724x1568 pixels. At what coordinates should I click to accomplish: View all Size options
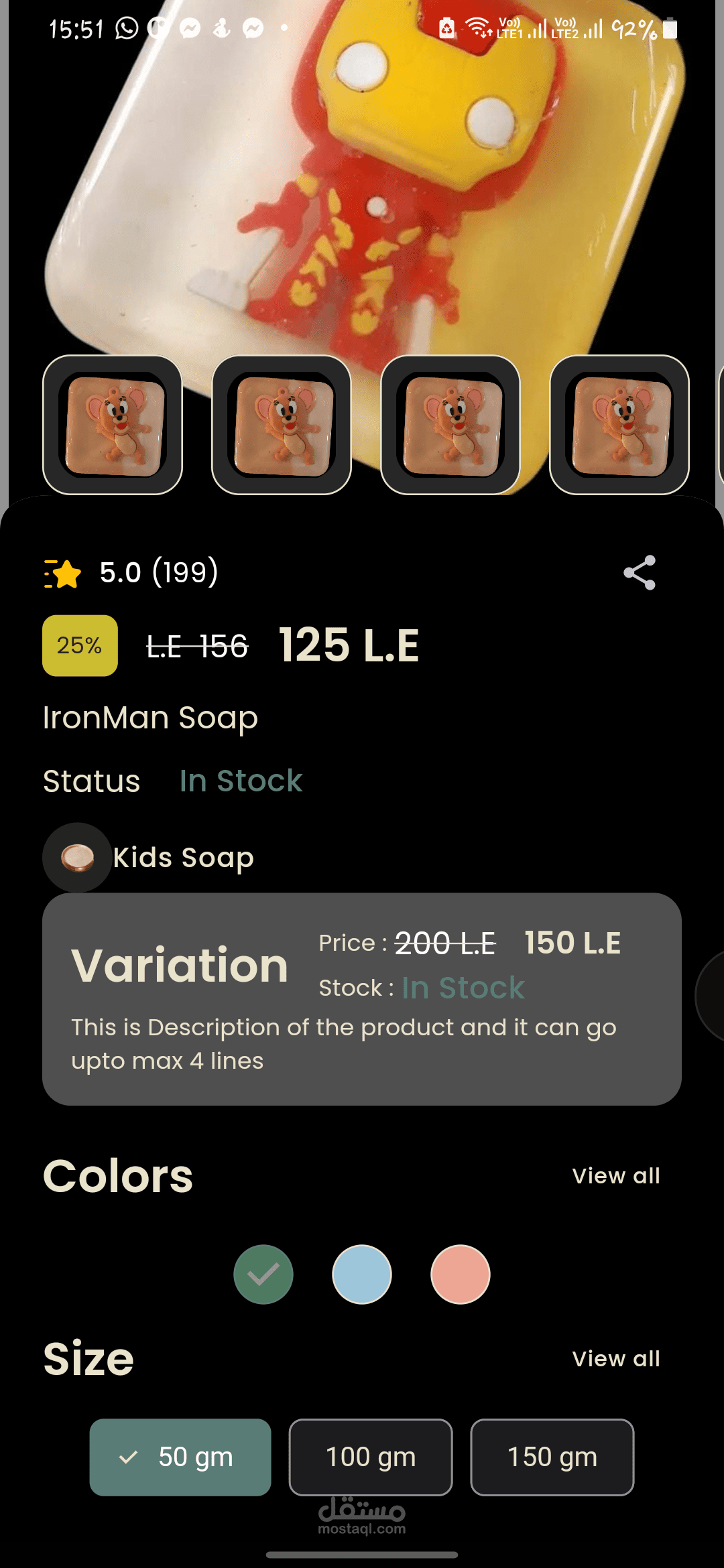616,1359
